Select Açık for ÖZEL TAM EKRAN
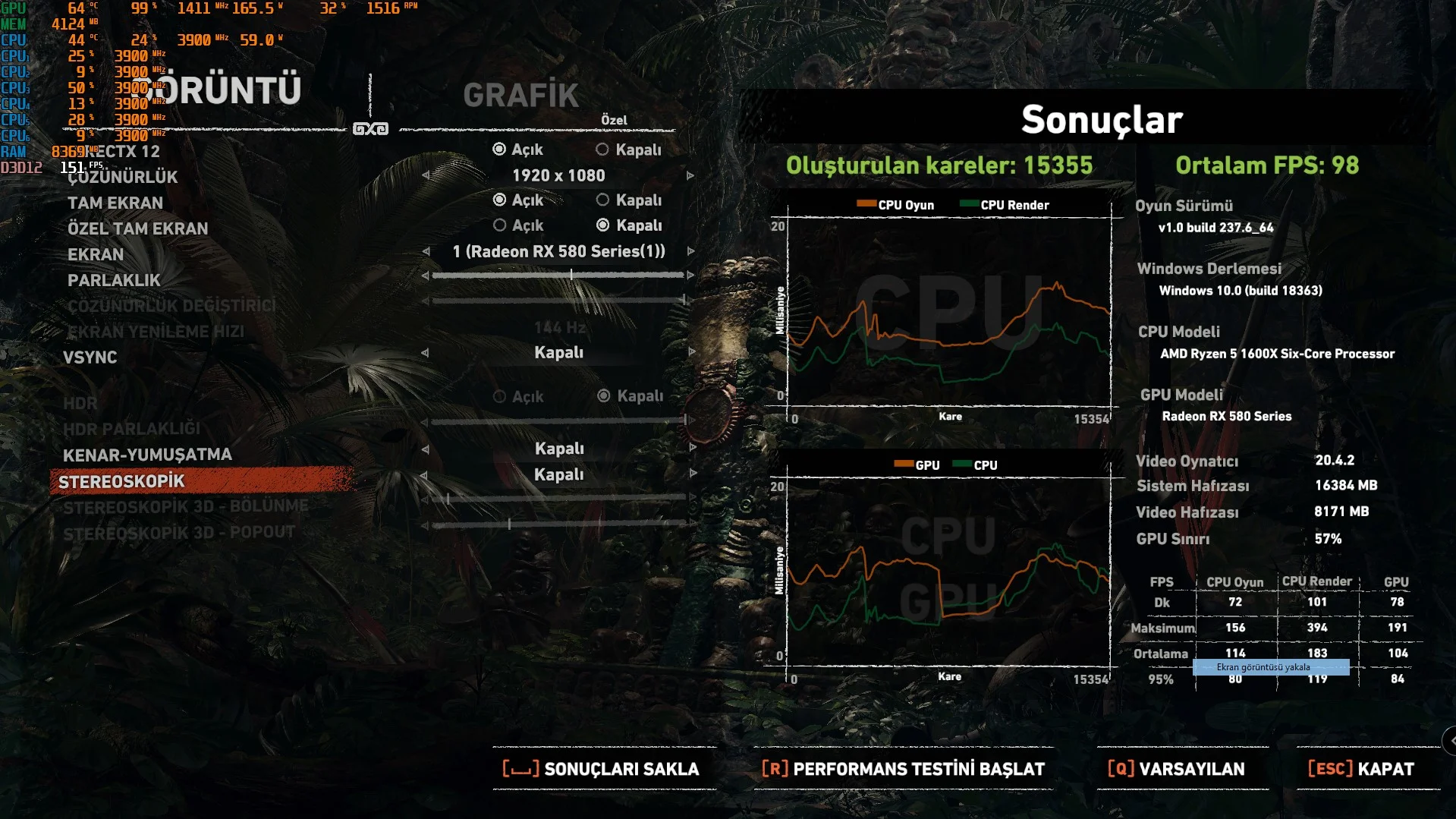The height and width of the screenshot is (819, 1456). coord(500,225)
